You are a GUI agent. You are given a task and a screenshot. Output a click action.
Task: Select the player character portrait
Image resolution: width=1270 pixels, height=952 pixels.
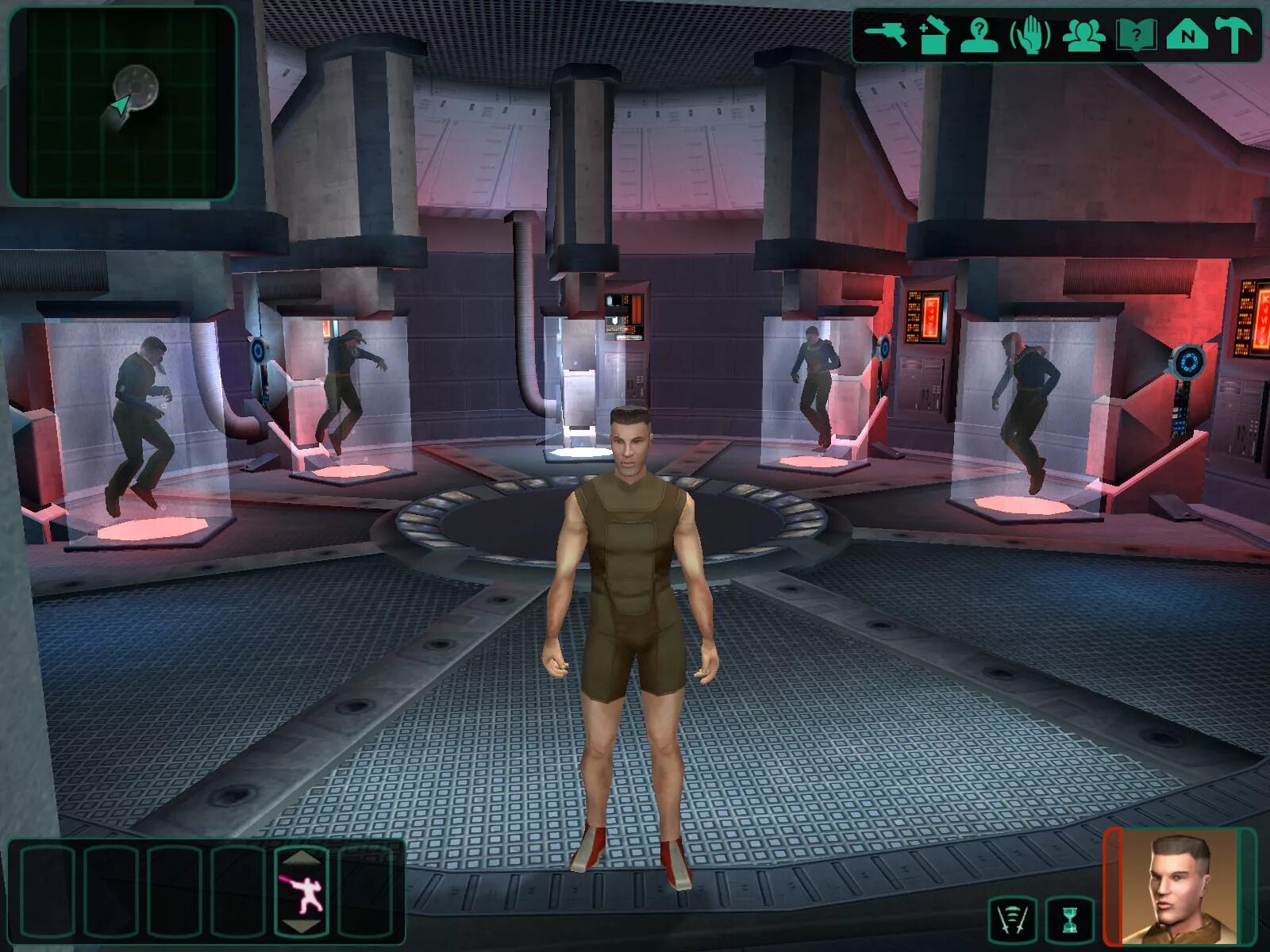click(1178, 886)
